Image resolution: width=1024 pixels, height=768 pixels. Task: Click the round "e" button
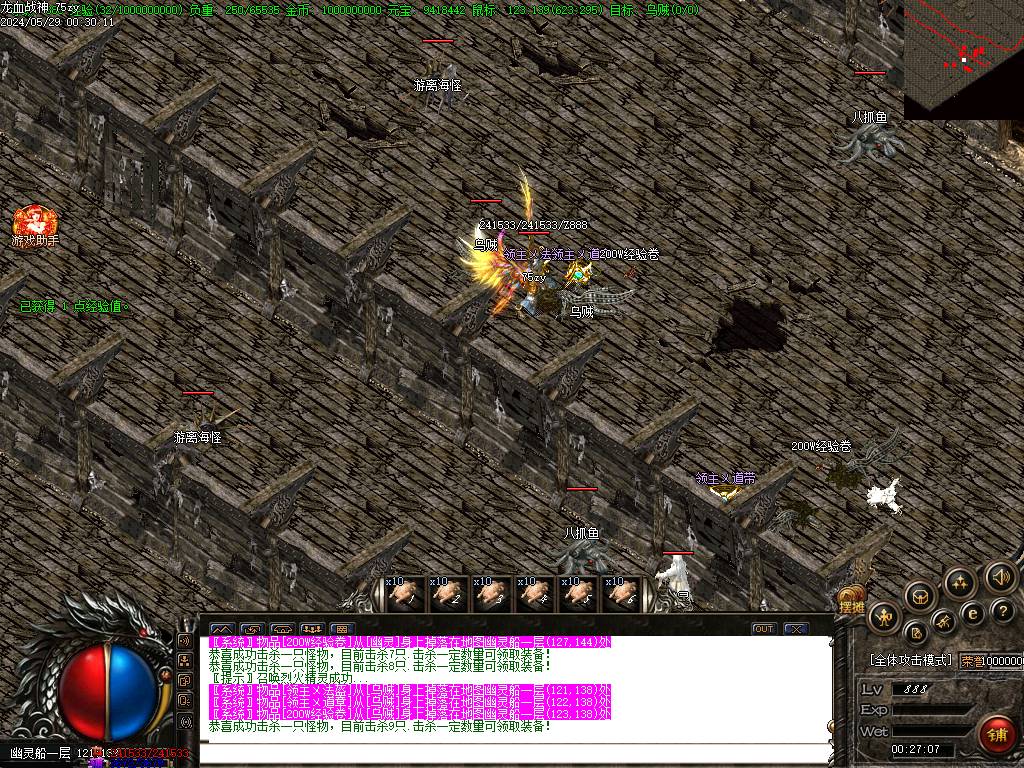pyautogui.click(x=972, y=613)
